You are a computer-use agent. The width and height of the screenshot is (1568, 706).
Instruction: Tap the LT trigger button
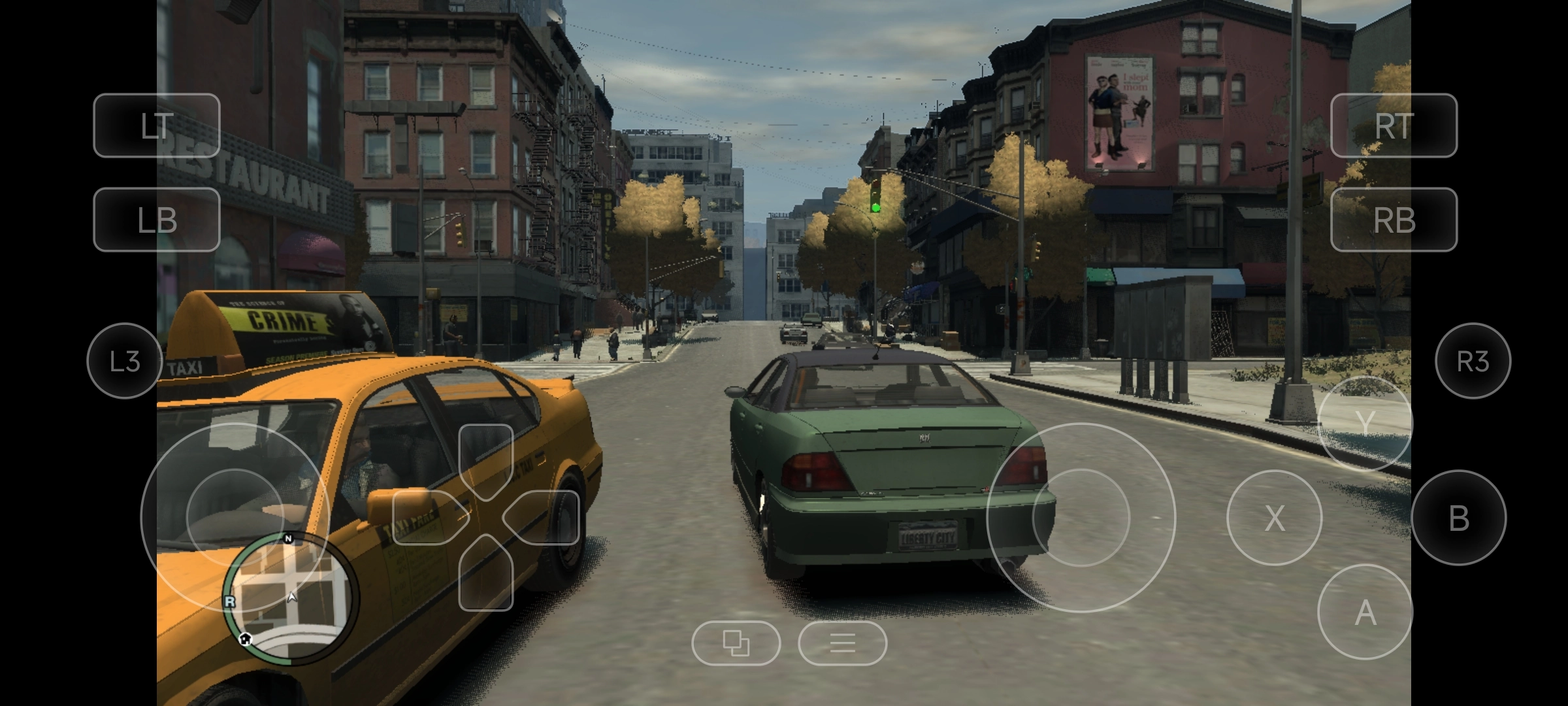click(157, 126)
